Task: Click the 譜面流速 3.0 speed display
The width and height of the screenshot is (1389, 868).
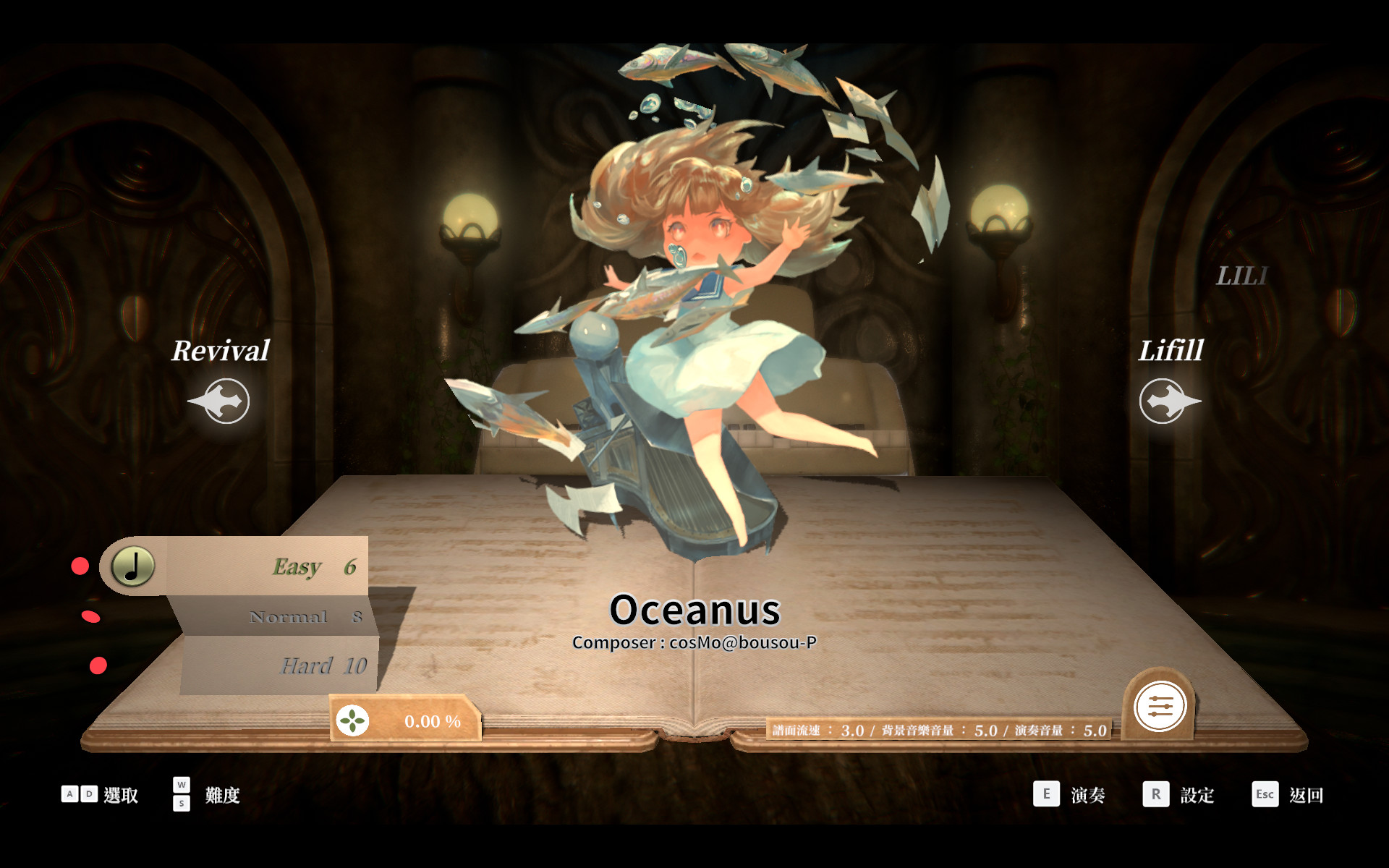Action: point(821,731)
